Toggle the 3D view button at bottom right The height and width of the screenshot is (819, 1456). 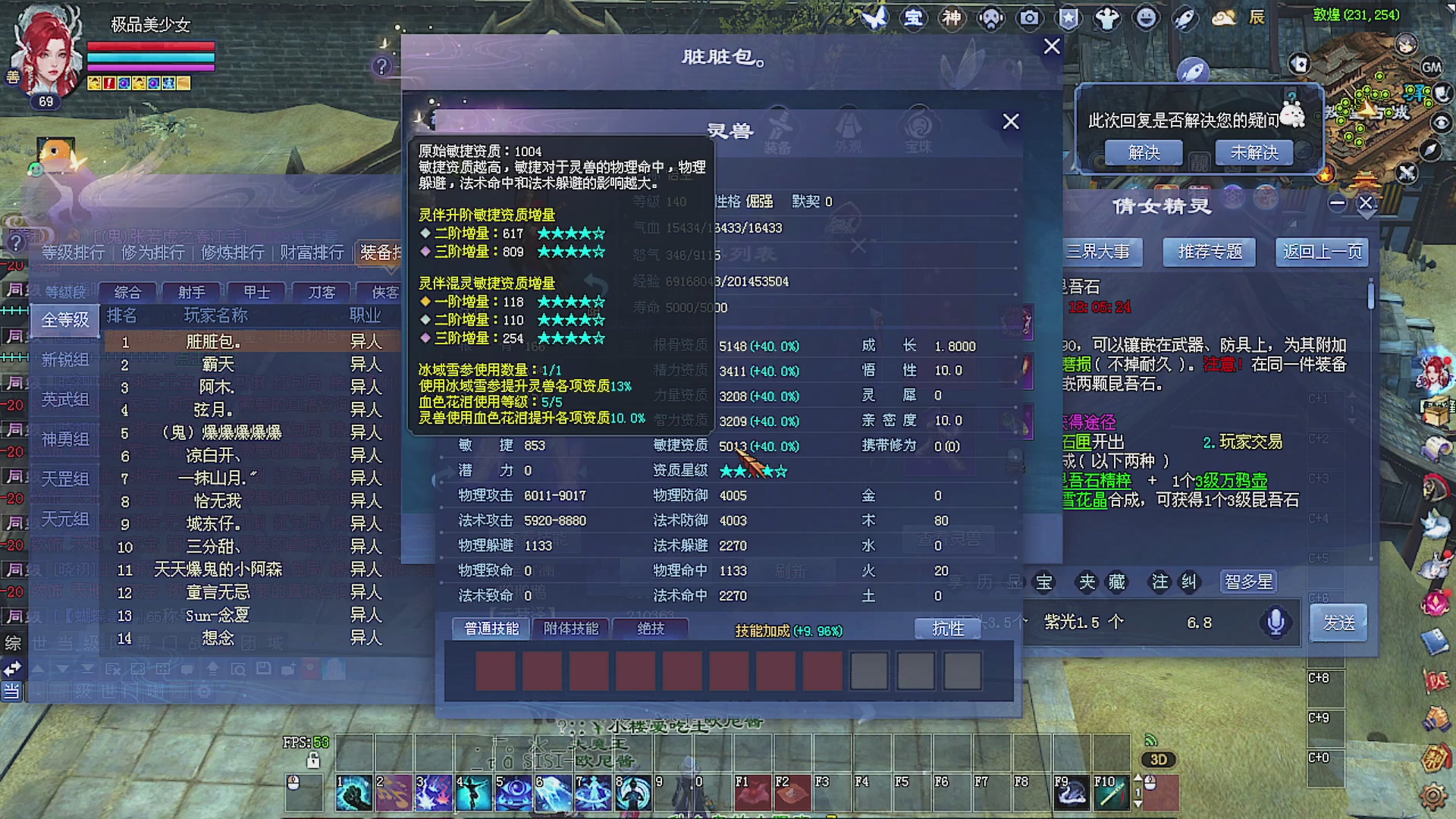tap(1158, 759)
